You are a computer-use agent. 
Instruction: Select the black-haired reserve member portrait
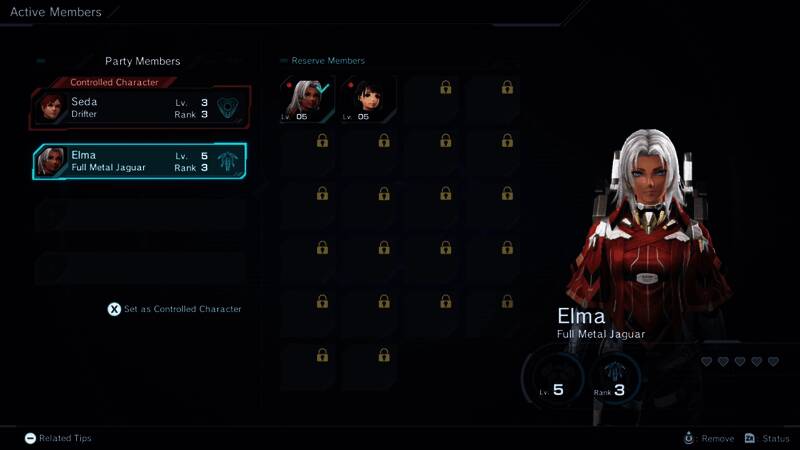tap(368, 98)
